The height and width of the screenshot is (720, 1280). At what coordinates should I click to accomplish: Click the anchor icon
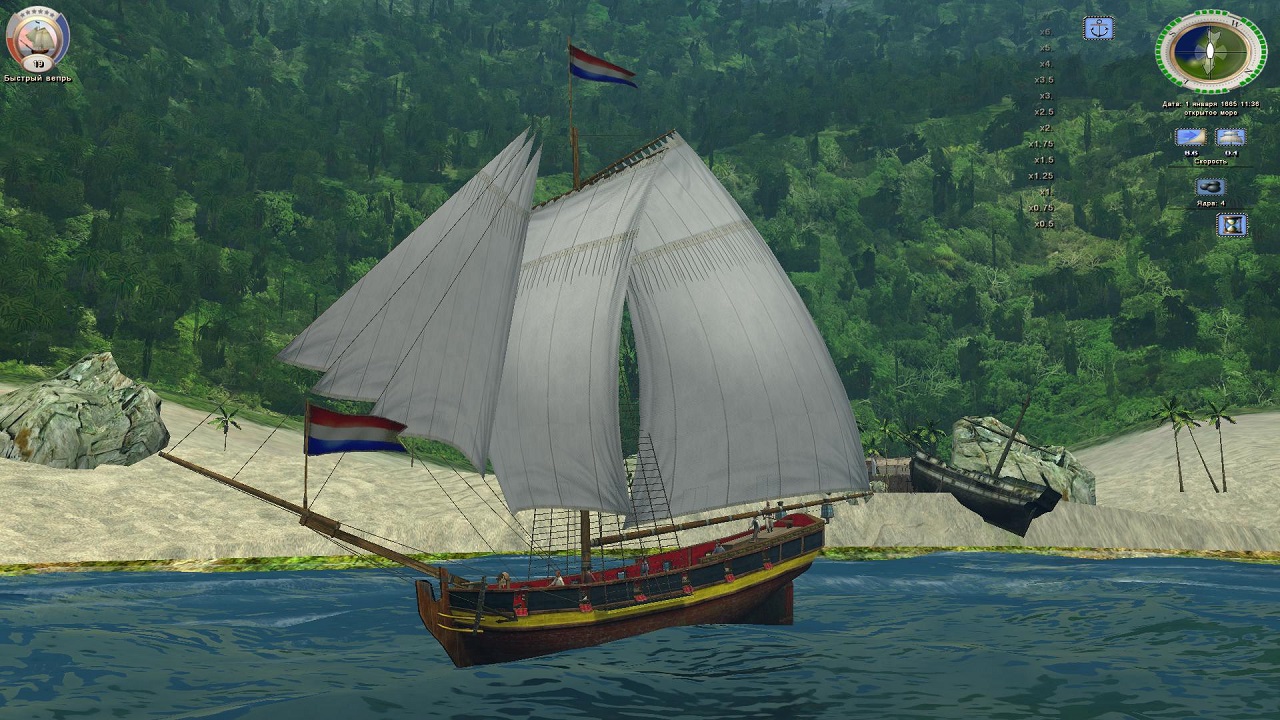click(x=1099, y=28)
